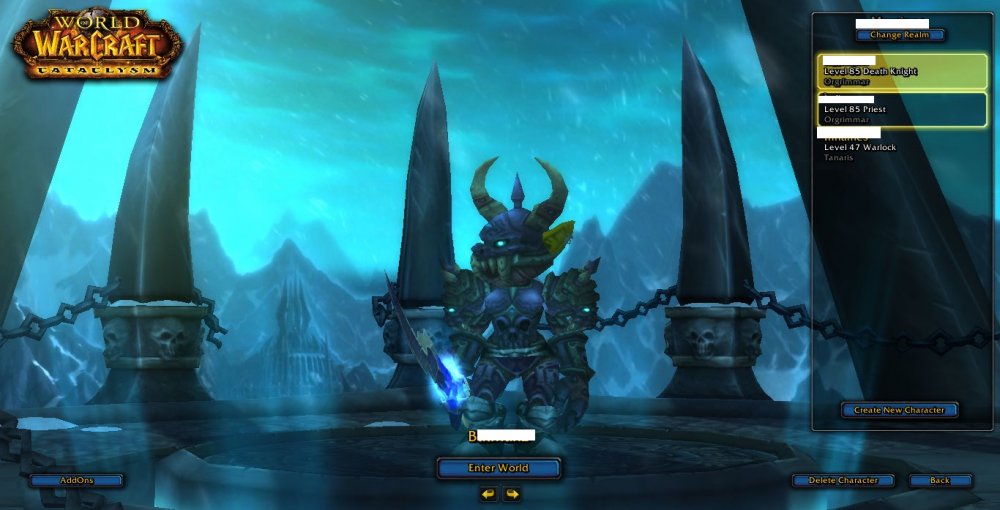Open the AddOns list
This screenshot has height=510, width=1000.
[77, 480]
